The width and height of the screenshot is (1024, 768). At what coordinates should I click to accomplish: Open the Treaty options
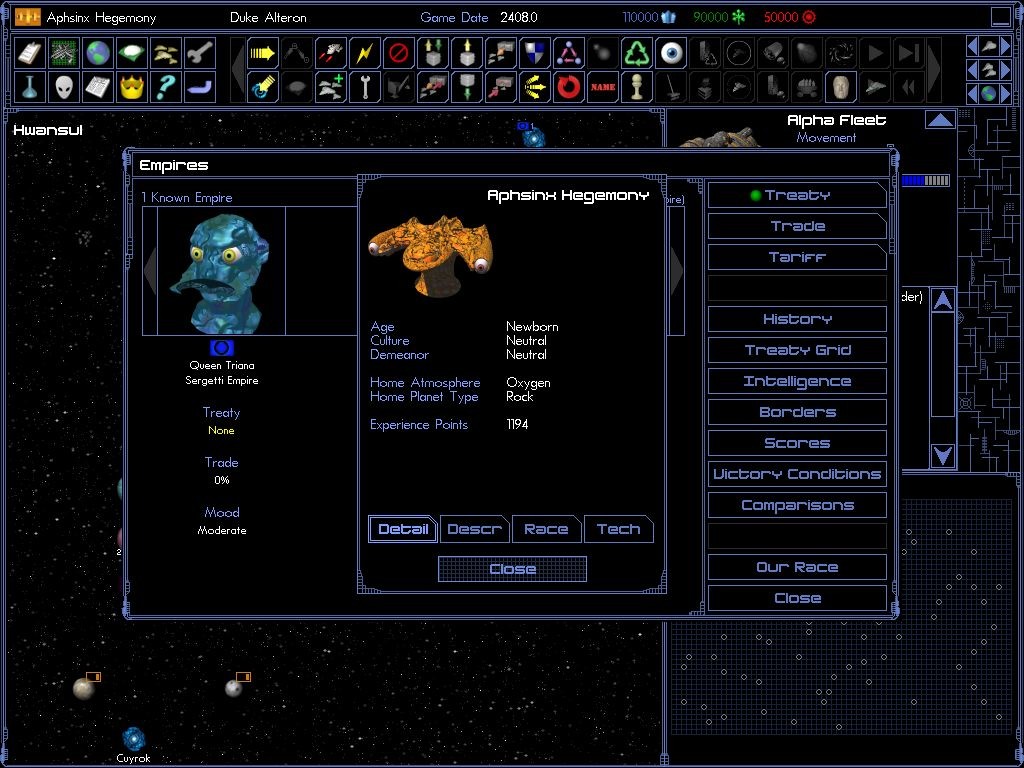point(797,195)
